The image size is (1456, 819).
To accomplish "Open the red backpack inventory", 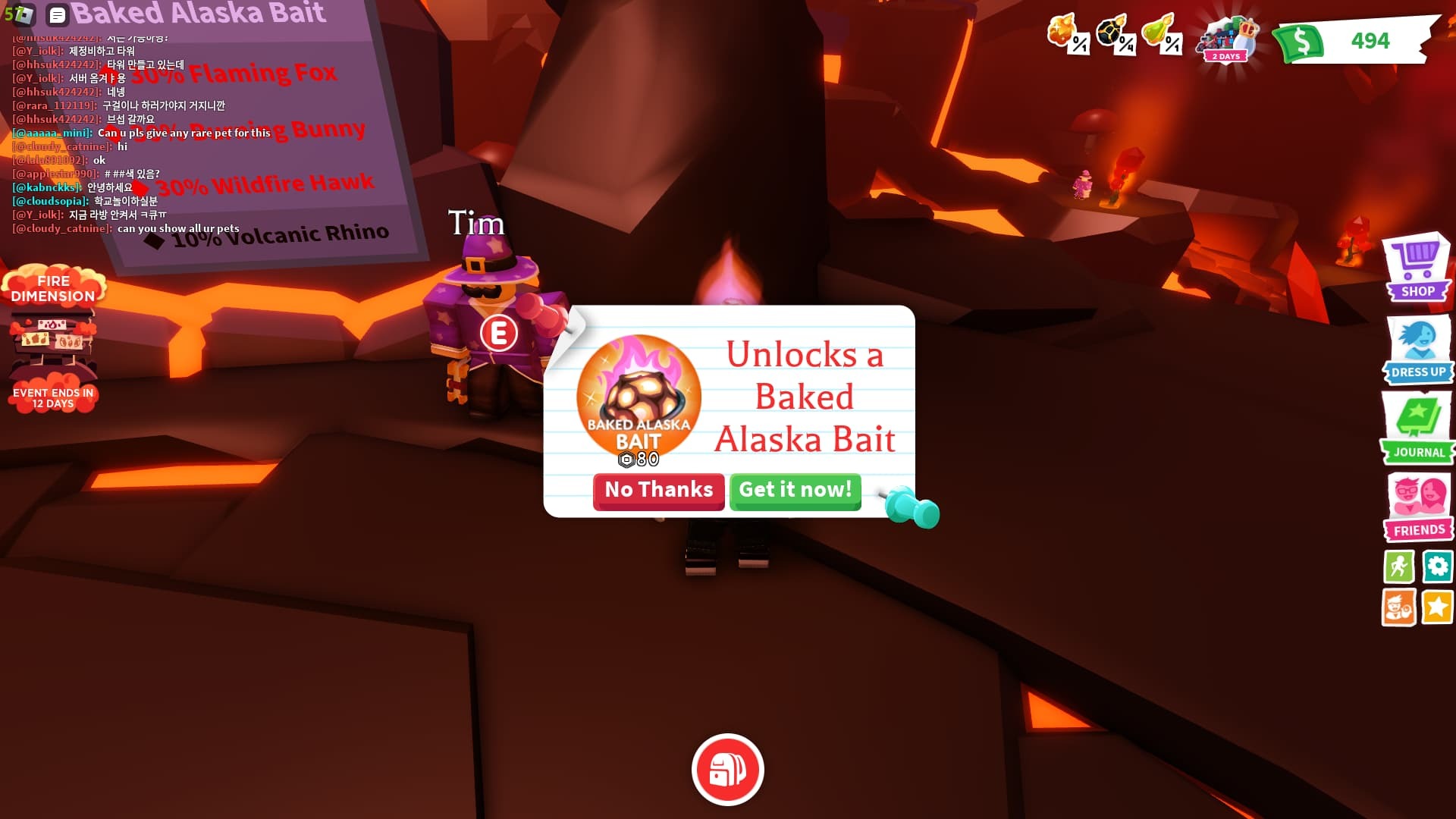I will point(727,768).
